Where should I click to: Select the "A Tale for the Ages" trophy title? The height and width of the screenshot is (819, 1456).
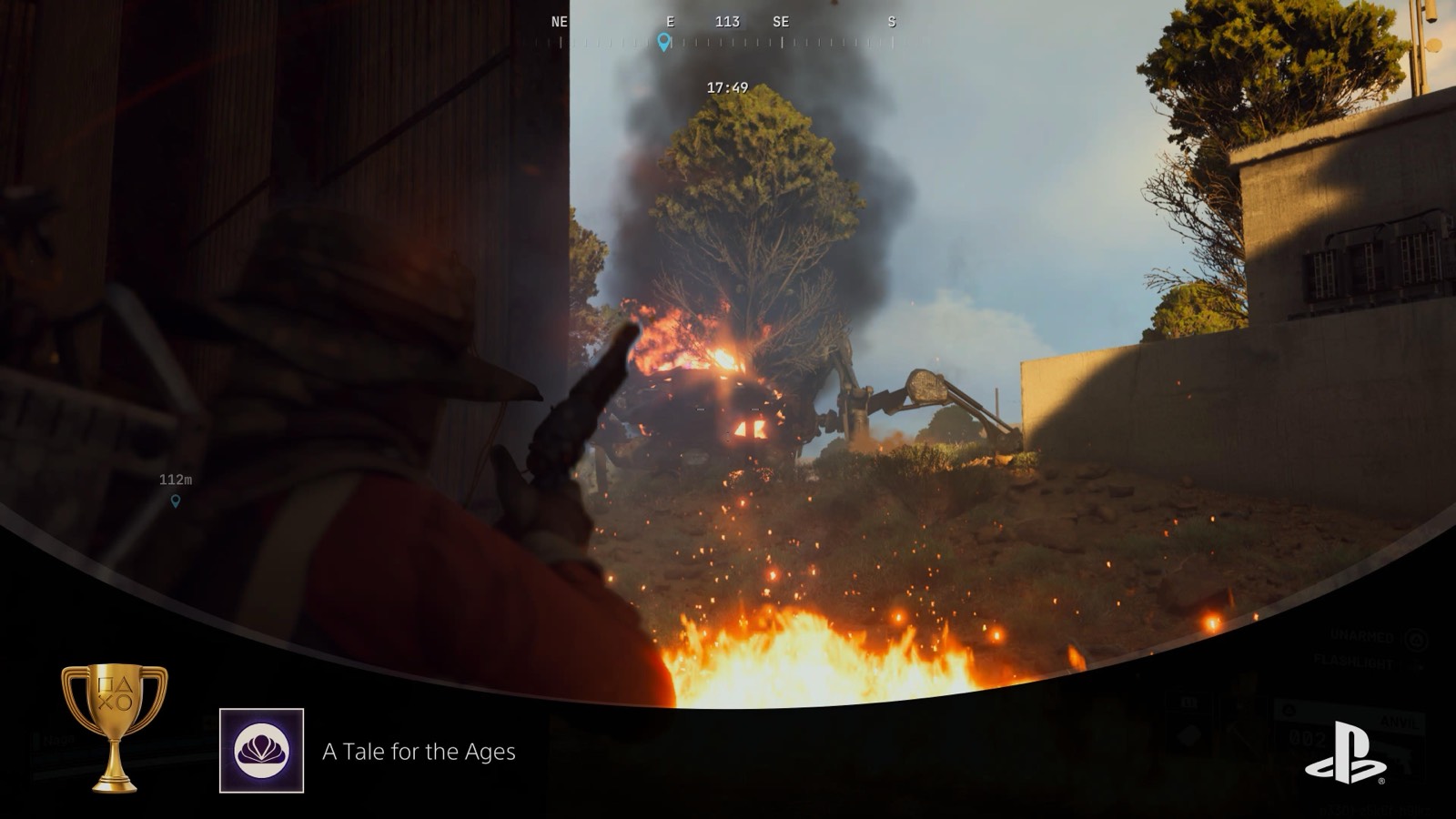419,752
